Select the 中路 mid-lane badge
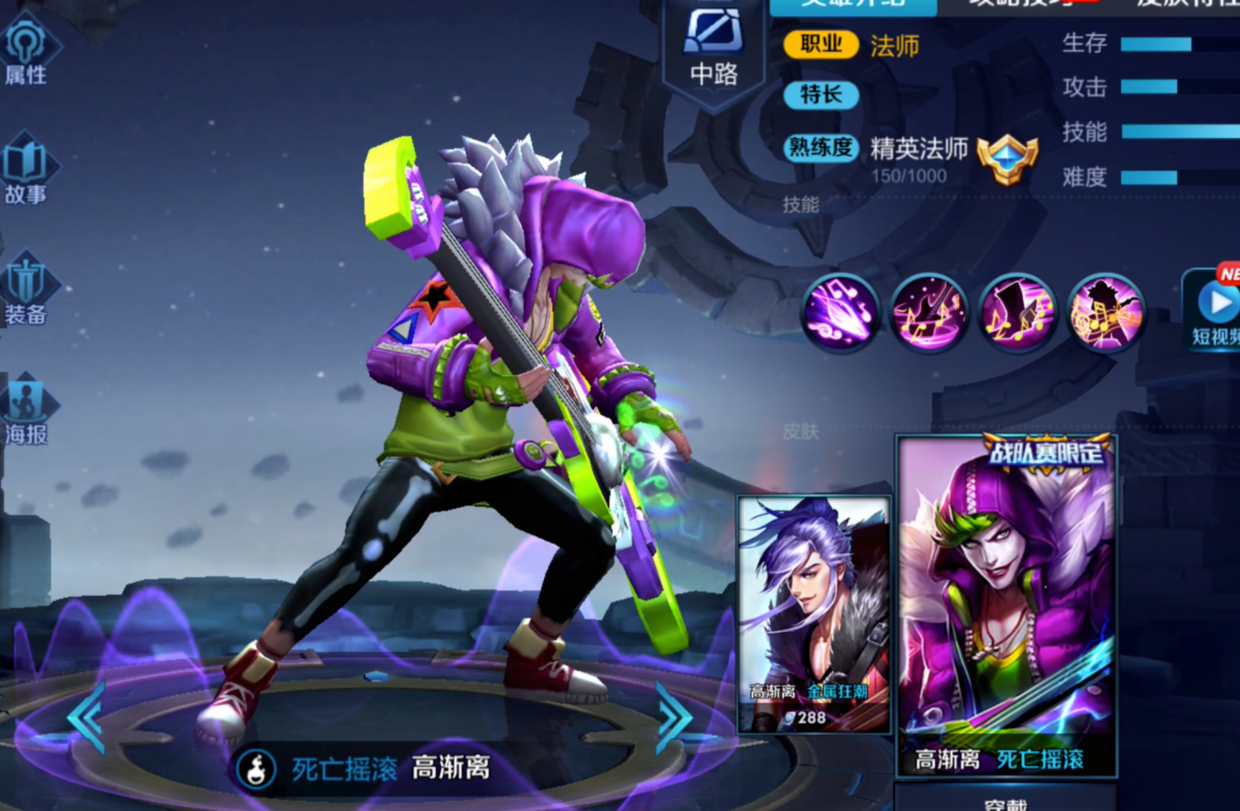 click(x=713, y=47)
